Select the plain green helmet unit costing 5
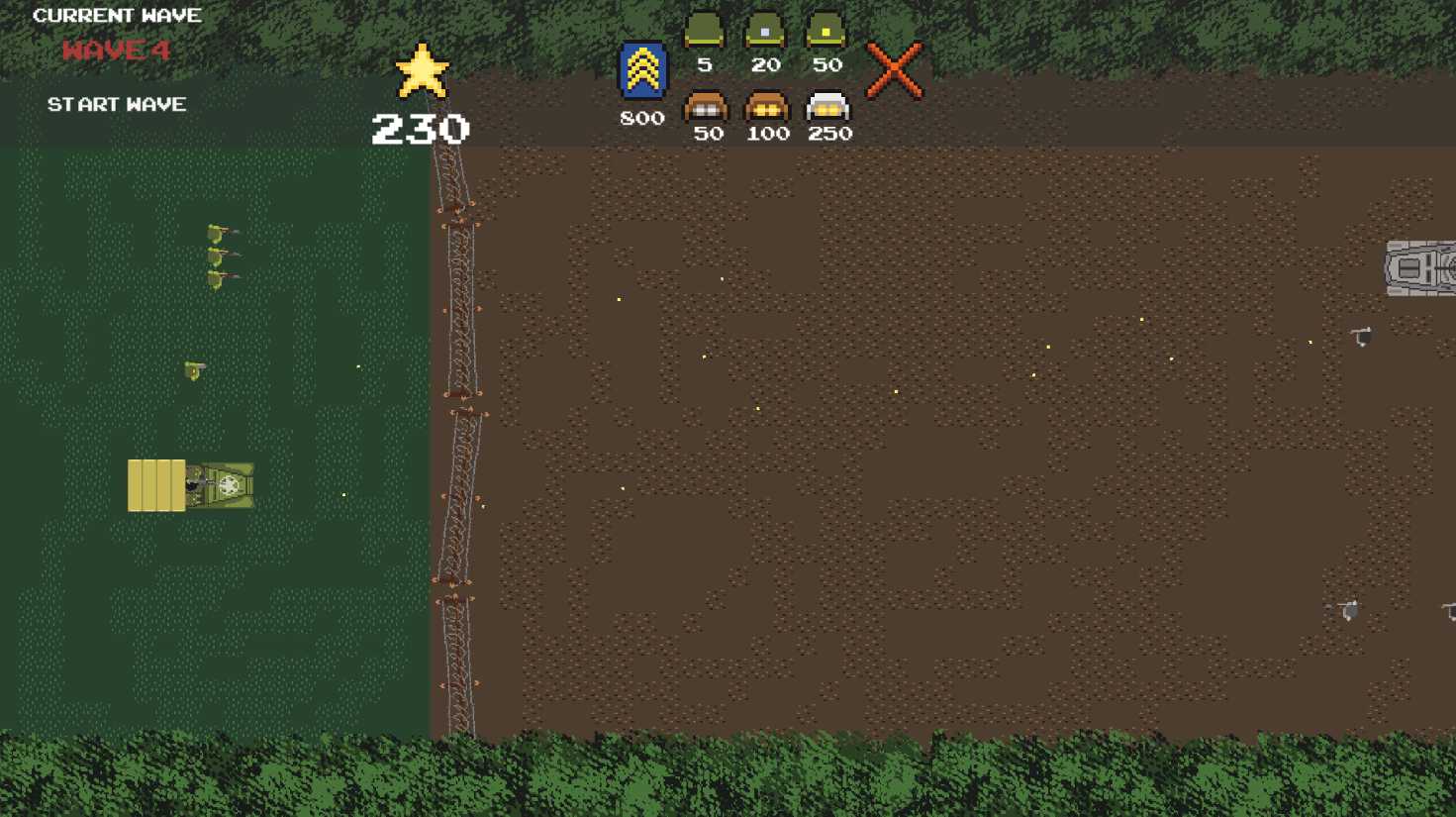 tap(705, 31)
